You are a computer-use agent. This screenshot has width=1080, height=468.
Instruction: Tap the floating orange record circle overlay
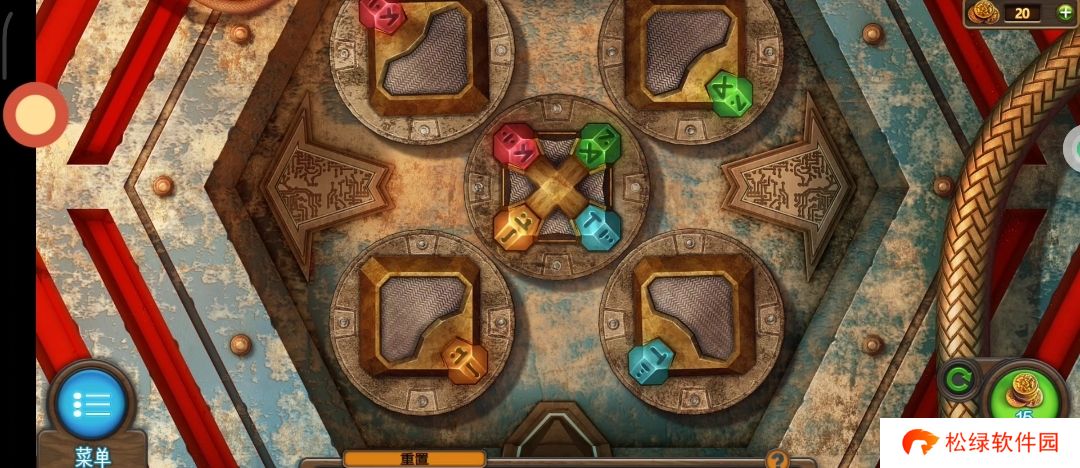(36, 115)
